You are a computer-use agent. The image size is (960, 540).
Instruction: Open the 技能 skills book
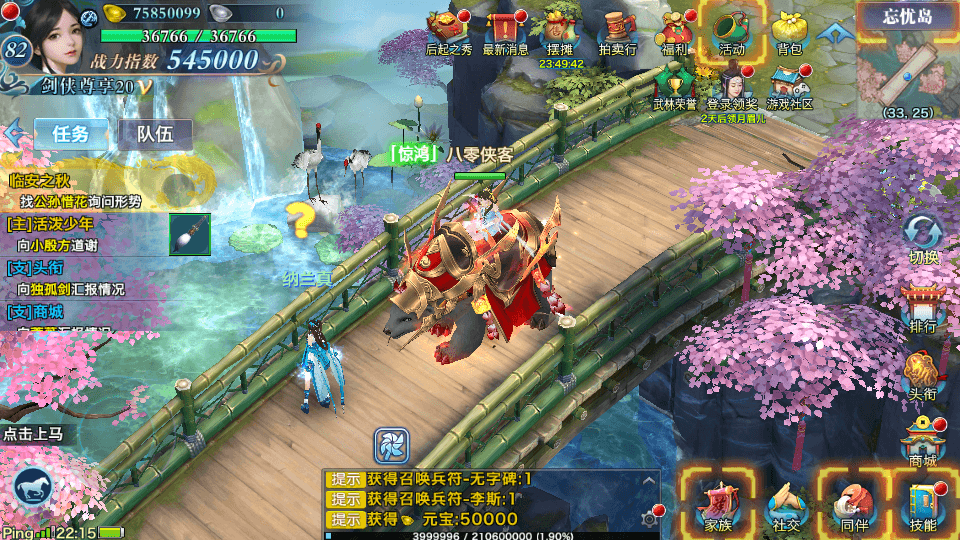(x=922, y=502)
